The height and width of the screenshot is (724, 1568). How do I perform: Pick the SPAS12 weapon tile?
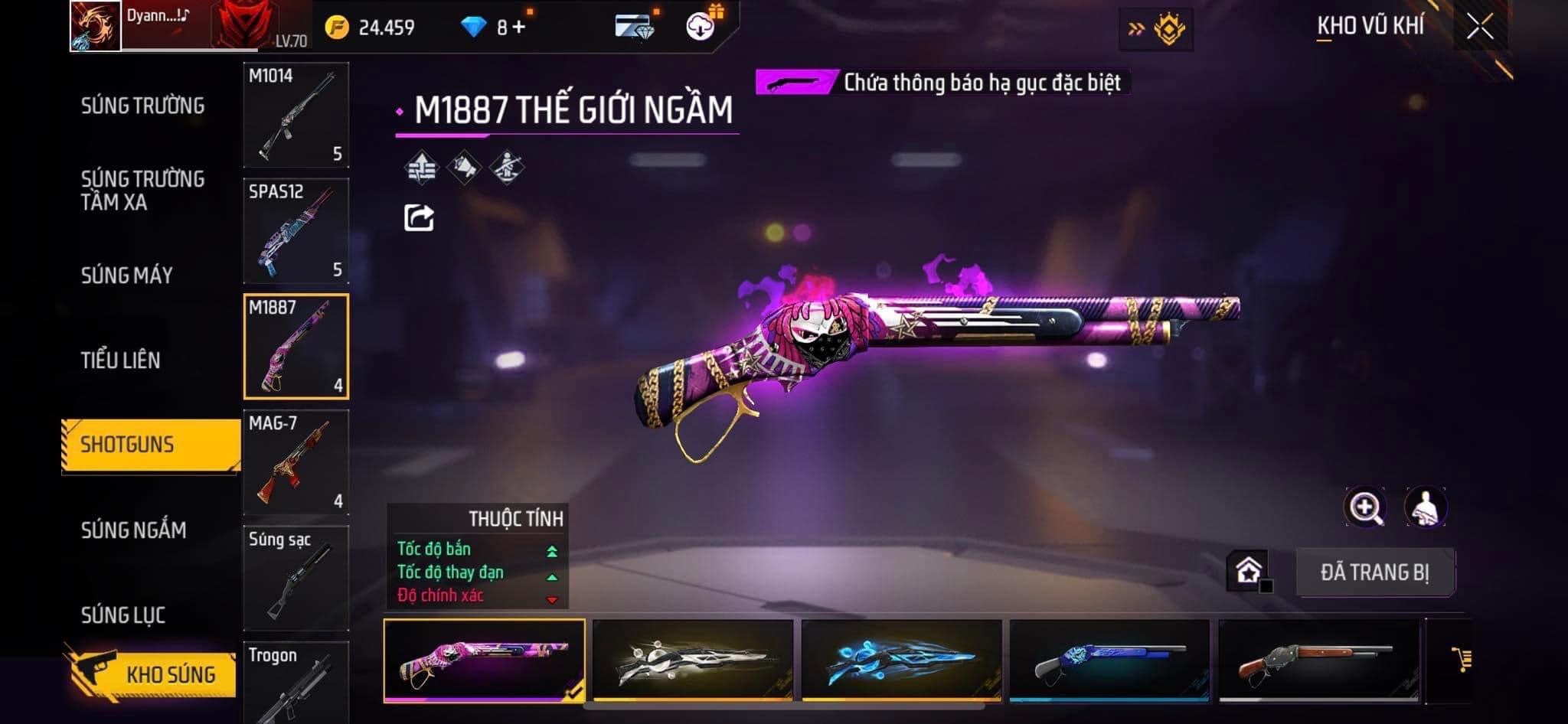(296, 231)
